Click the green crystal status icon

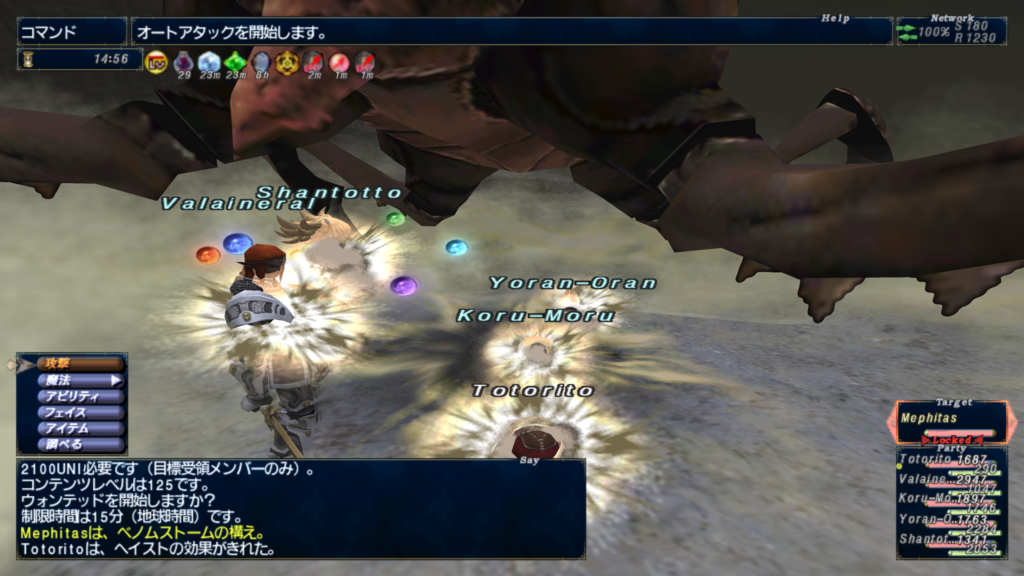[x=235, y=62]
